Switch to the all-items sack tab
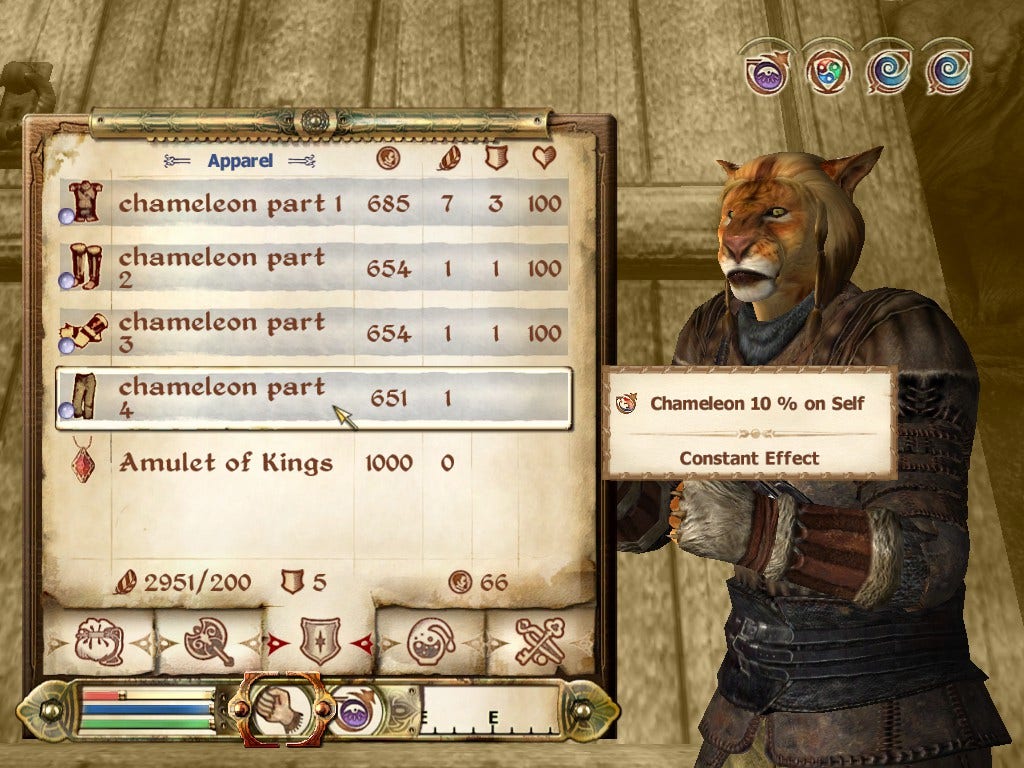 (x=98, y=641)
